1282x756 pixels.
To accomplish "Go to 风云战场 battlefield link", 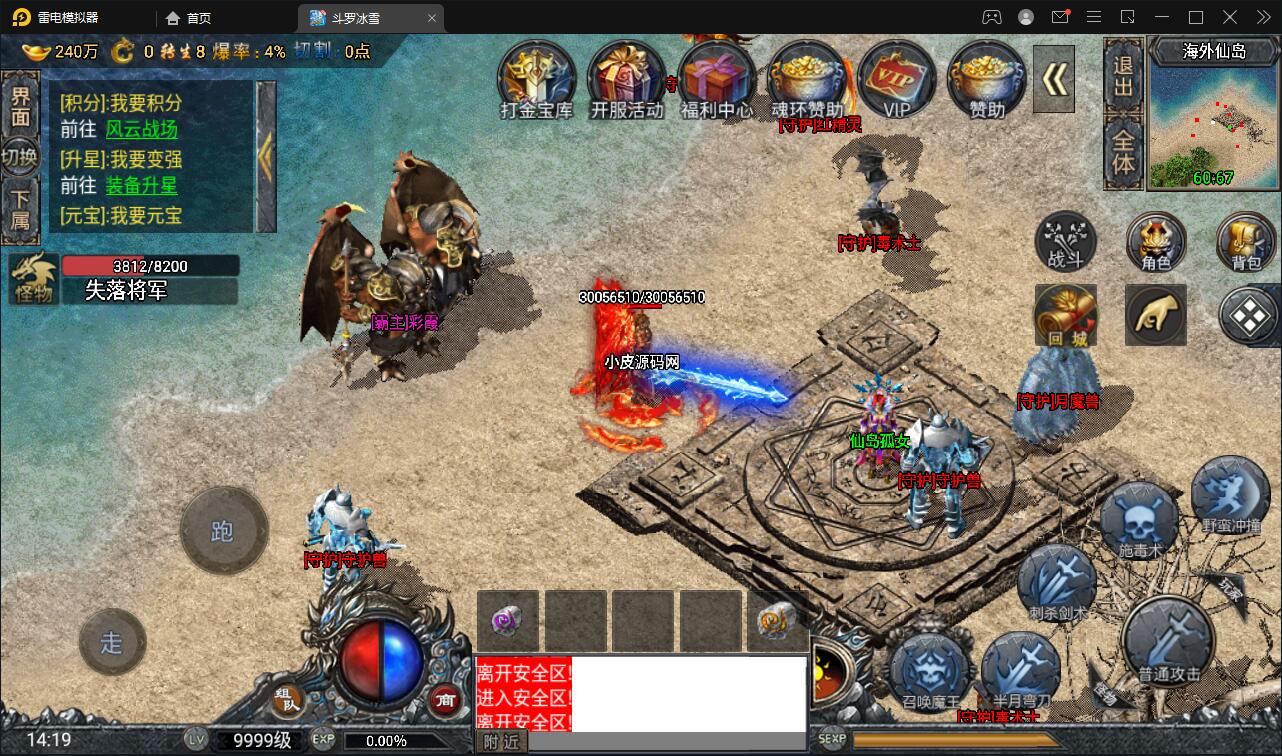I will pos(141,130).
